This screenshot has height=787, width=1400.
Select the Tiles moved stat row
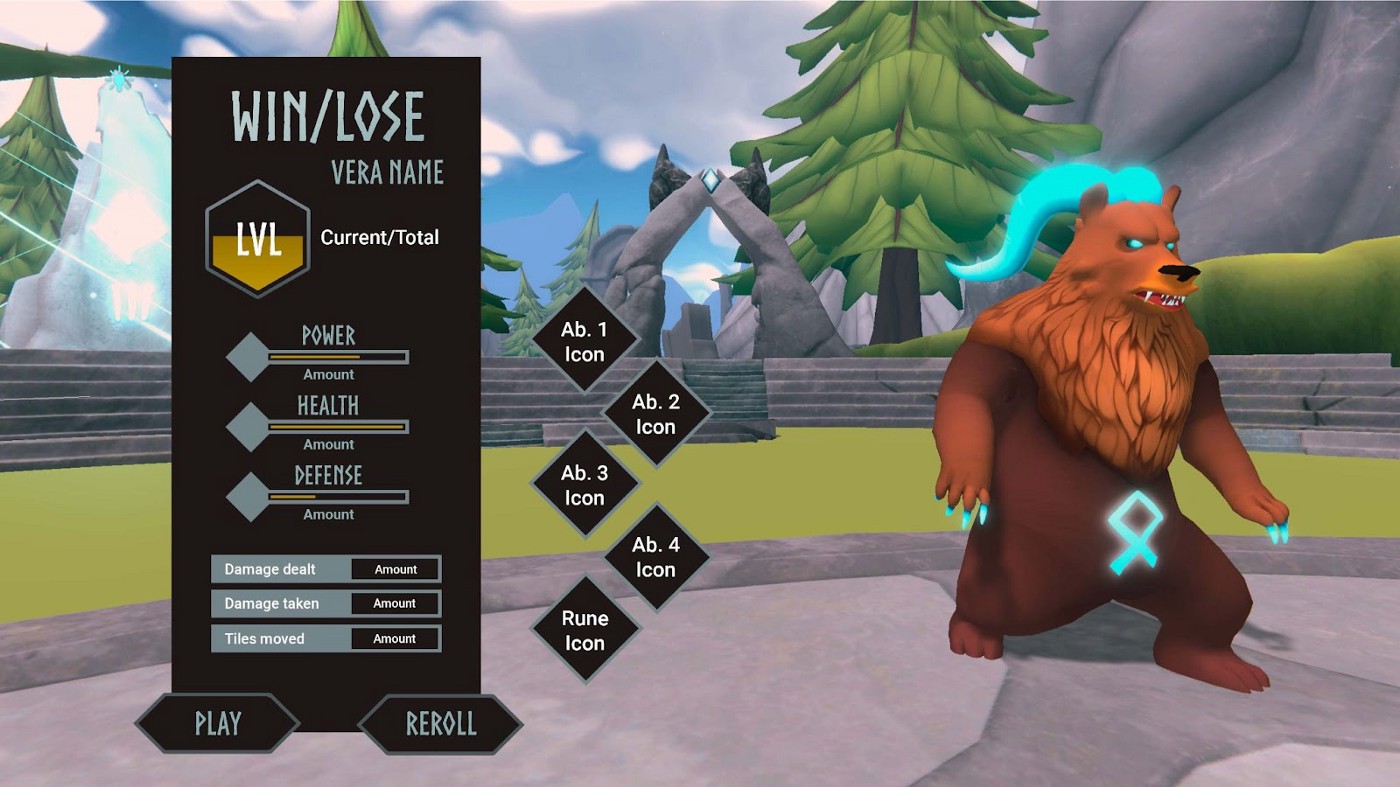(326, 639)
